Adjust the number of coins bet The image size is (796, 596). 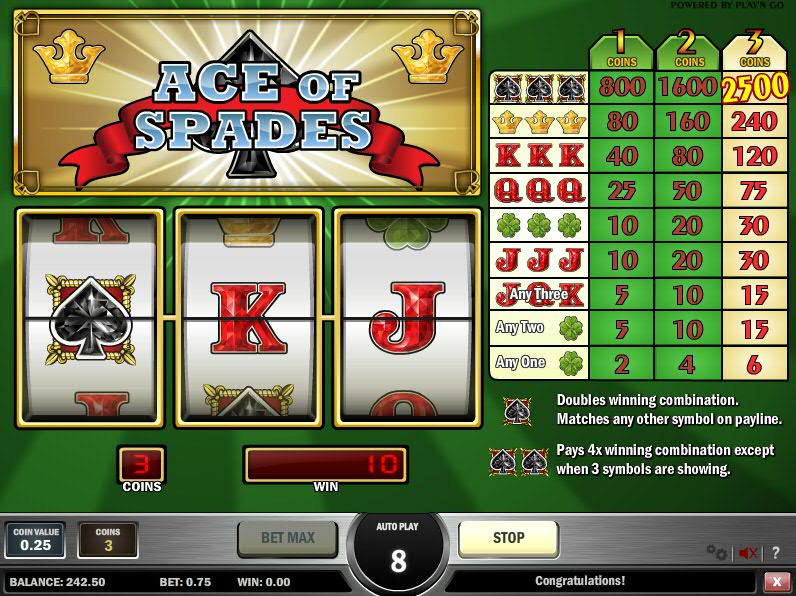108,540
